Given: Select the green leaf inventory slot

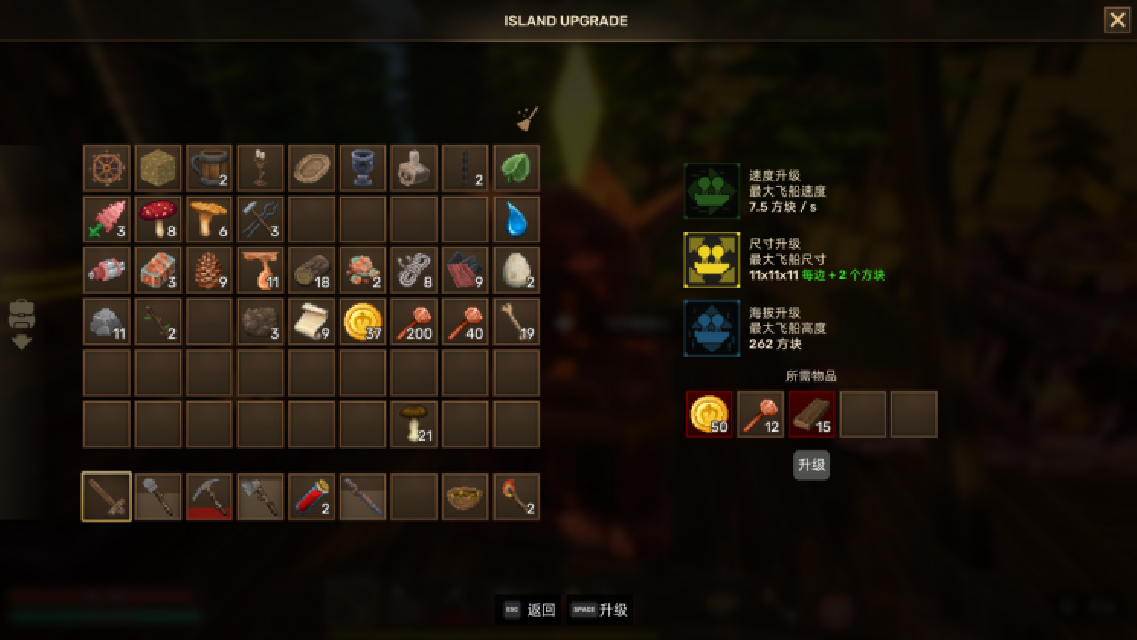Looking at the screenshot, I should click(x=516, y=168).
